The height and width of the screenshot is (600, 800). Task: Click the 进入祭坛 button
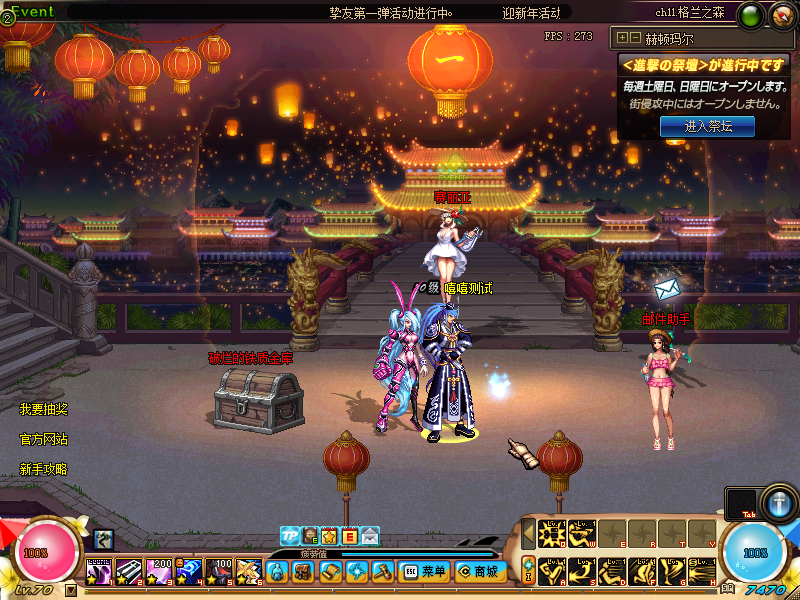tap(706, 127)
